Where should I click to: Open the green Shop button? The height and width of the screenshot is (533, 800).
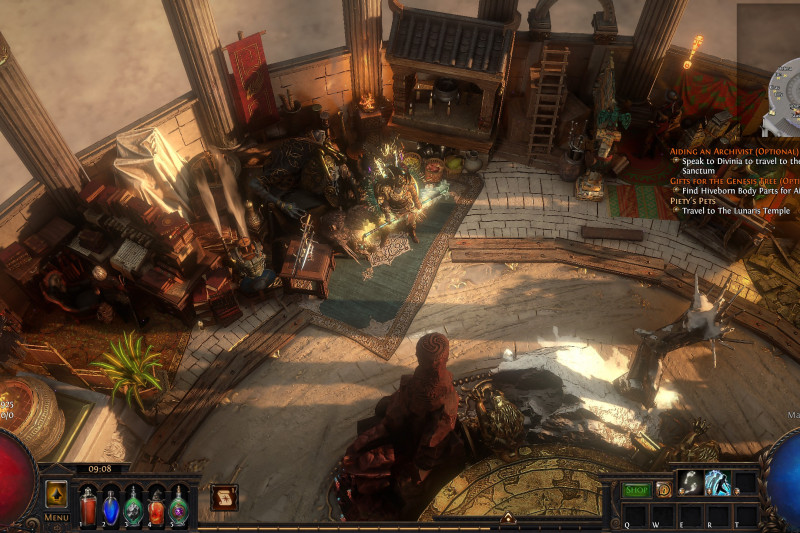point(636,490)
